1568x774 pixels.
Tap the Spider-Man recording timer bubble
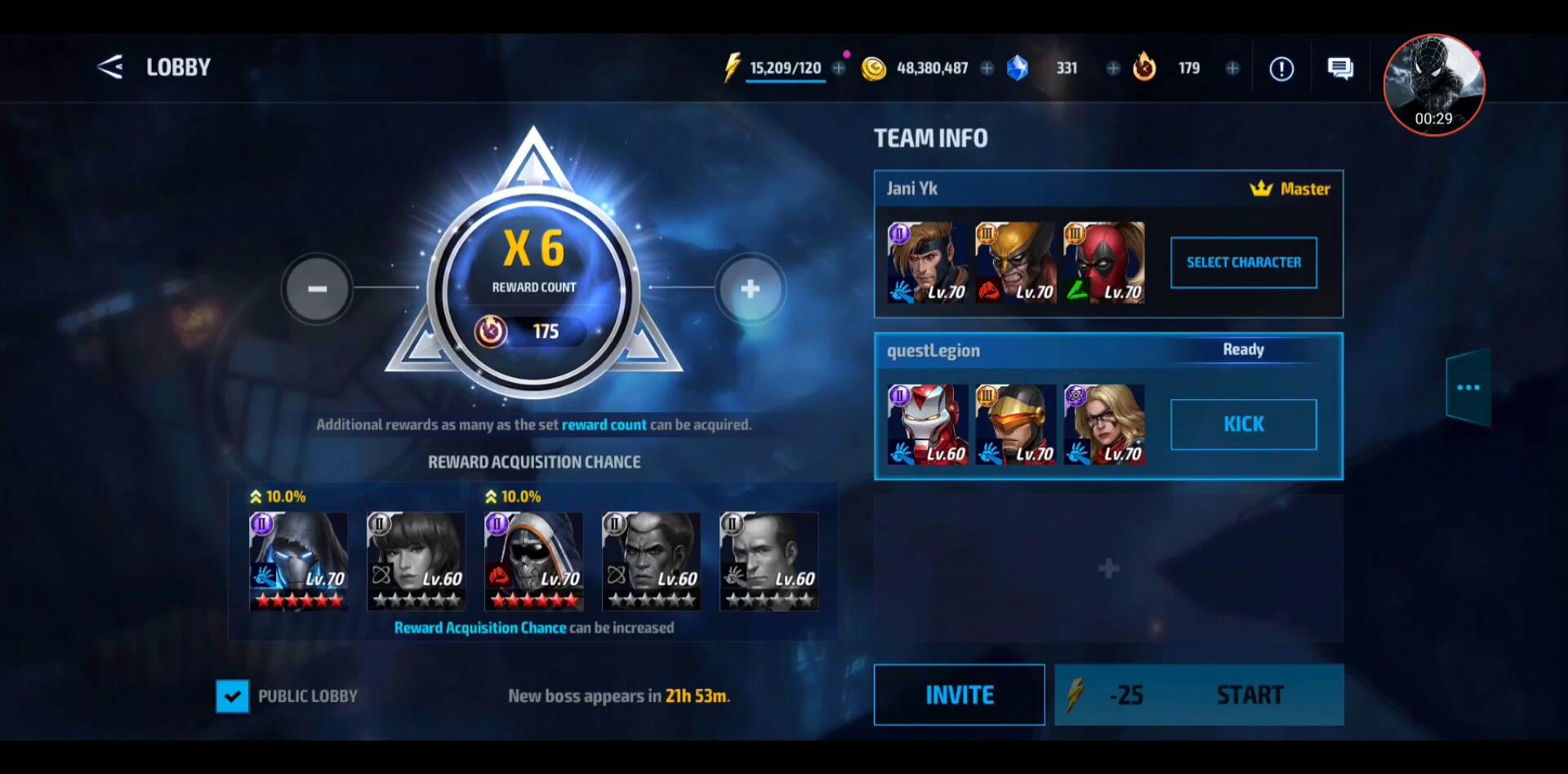pyautogui.click(x=1433, y=85)
